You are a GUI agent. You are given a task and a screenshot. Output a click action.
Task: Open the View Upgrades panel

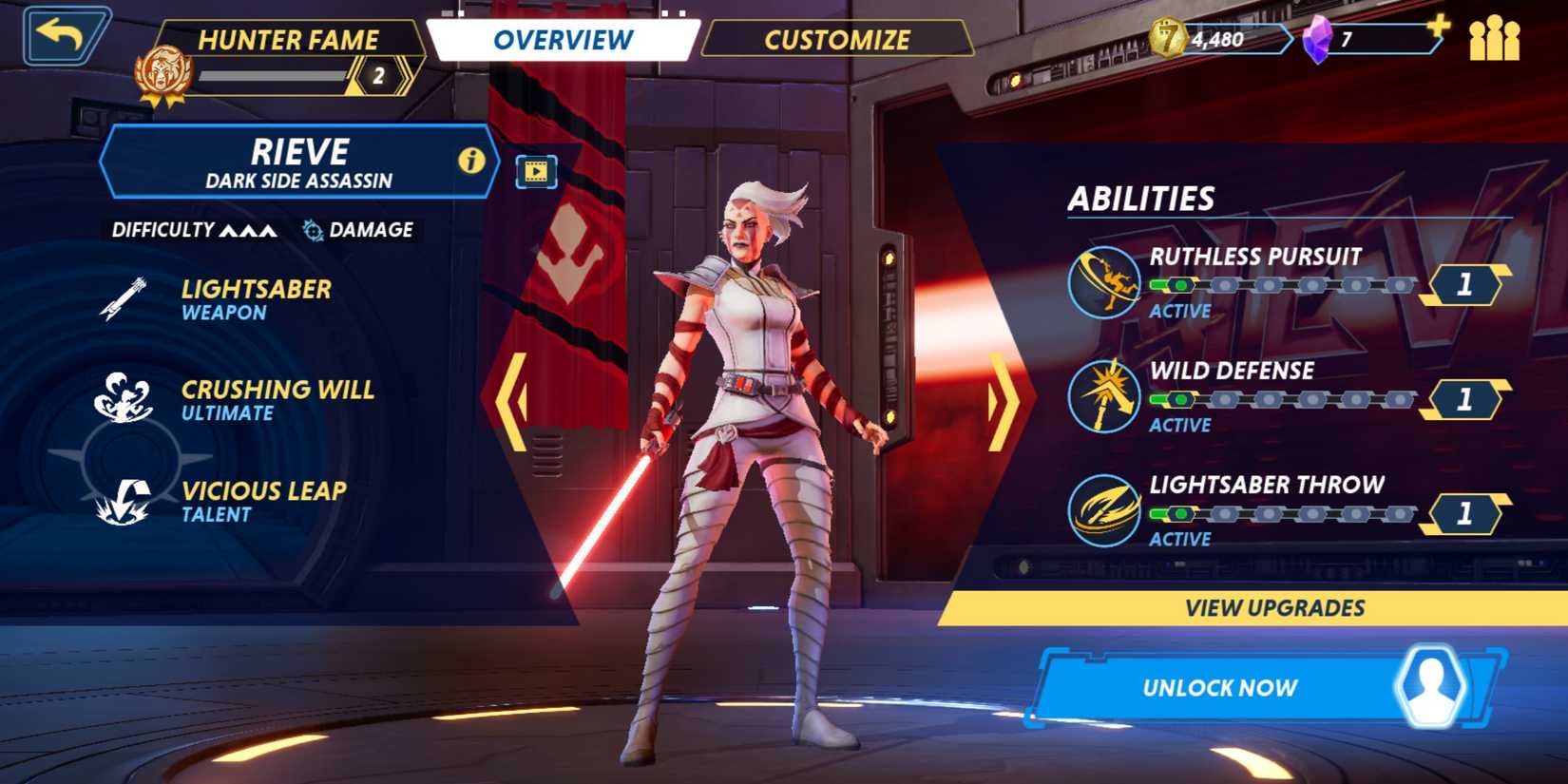click(1273, 608)
